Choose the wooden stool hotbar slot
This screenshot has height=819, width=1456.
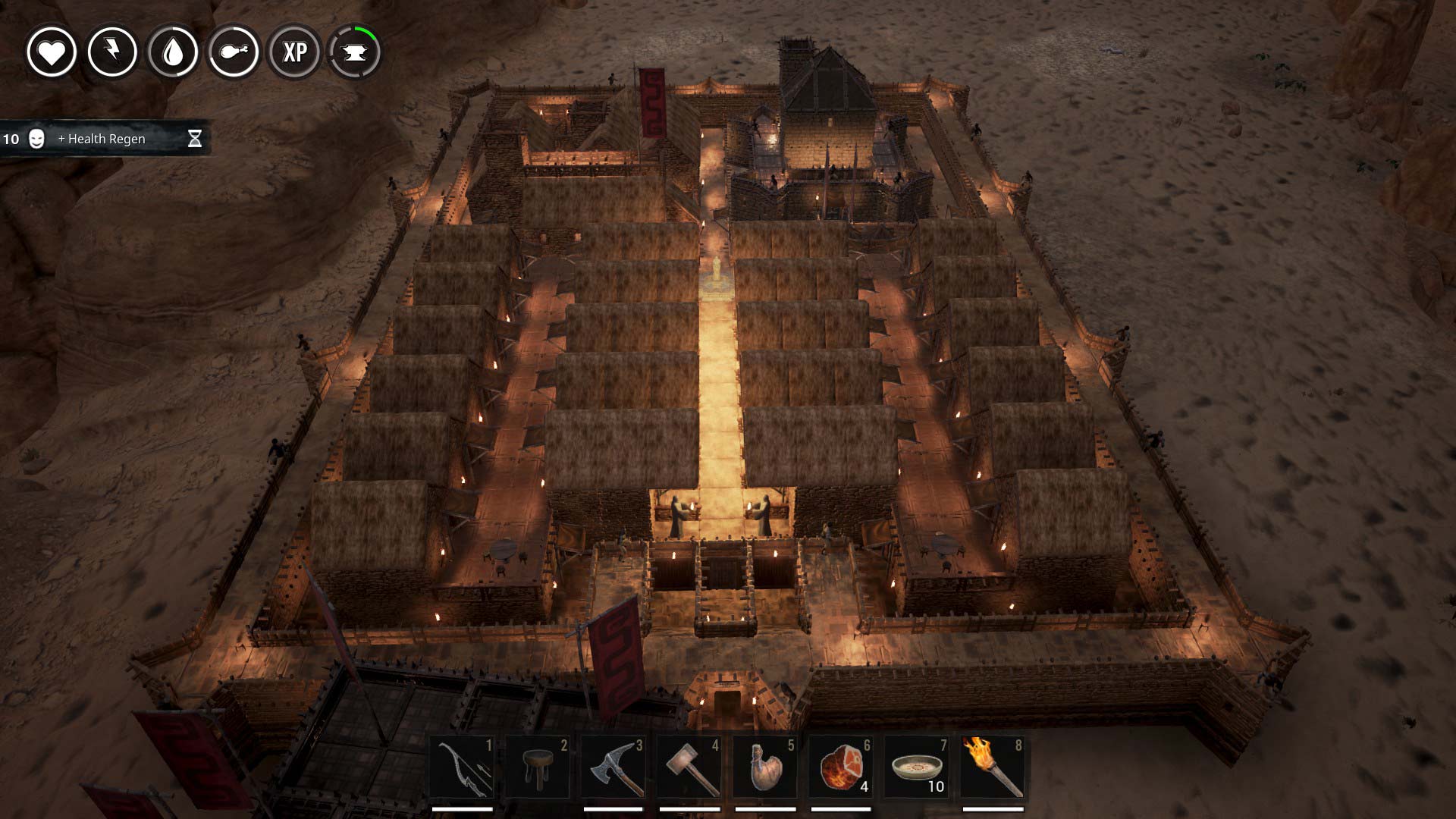[537, 767]
